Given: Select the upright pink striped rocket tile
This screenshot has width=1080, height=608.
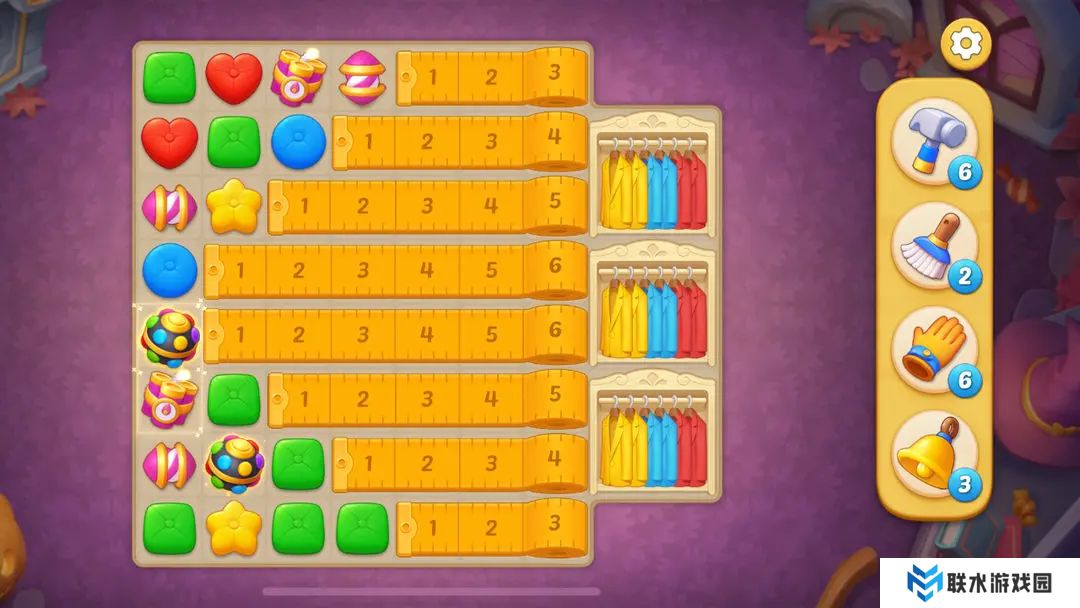Looking at the screenshot, I should [x=362, y=77].
